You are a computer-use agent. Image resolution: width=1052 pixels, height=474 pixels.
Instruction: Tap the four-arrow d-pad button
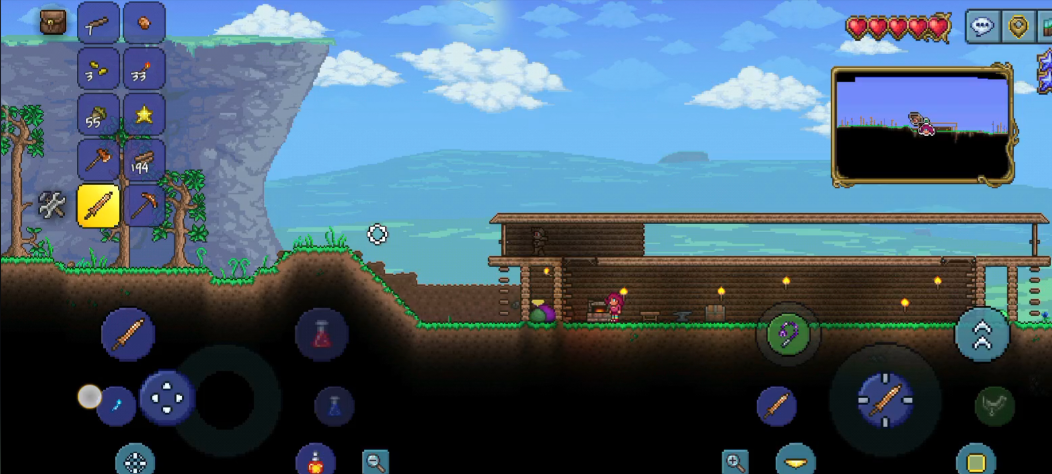coord(165,398)
